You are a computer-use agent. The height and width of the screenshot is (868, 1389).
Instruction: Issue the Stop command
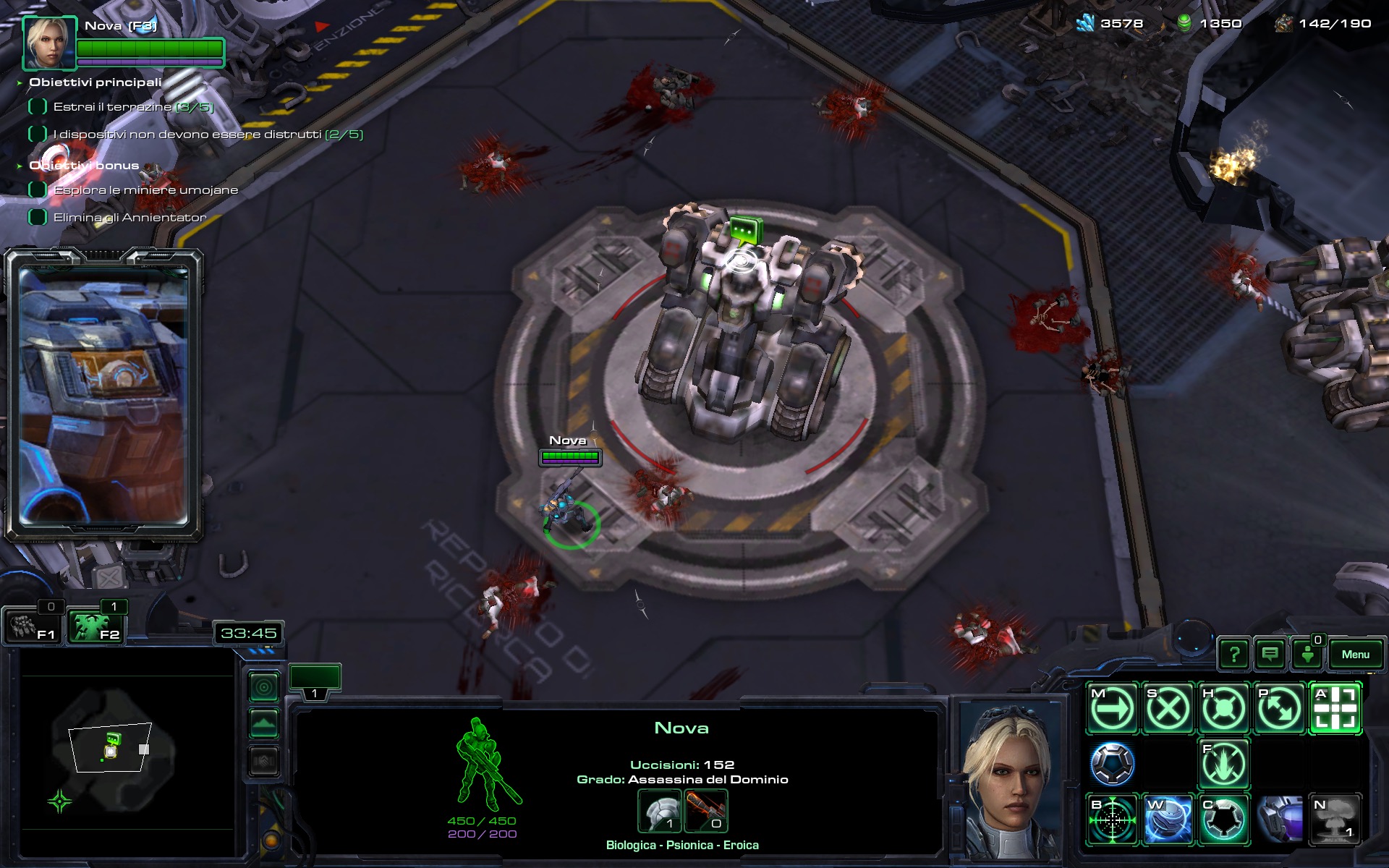coord(1168,708)
